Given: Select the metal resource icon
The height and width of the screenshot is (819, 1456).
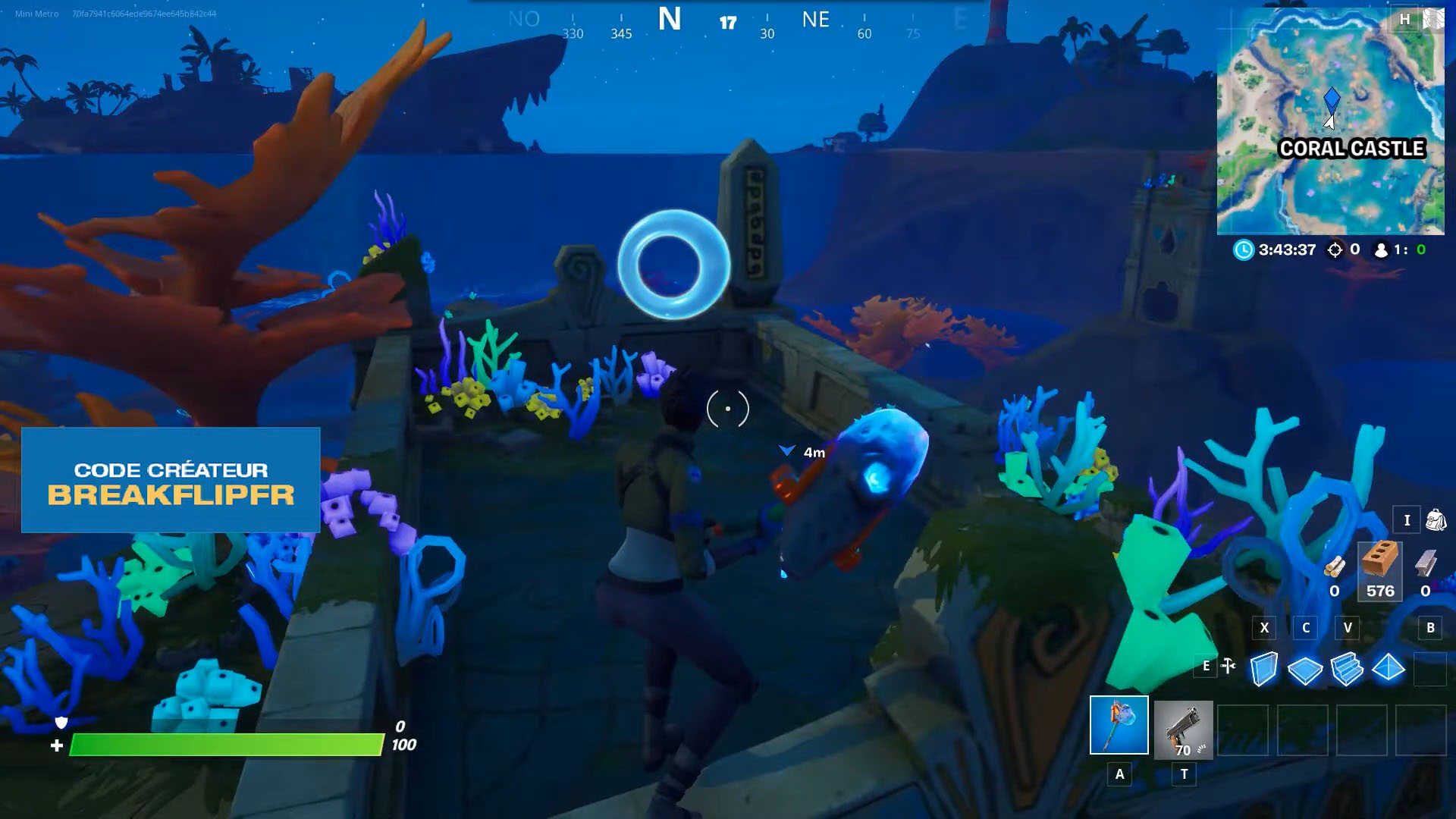Looking at the screenshot, I should [1426, 563].
